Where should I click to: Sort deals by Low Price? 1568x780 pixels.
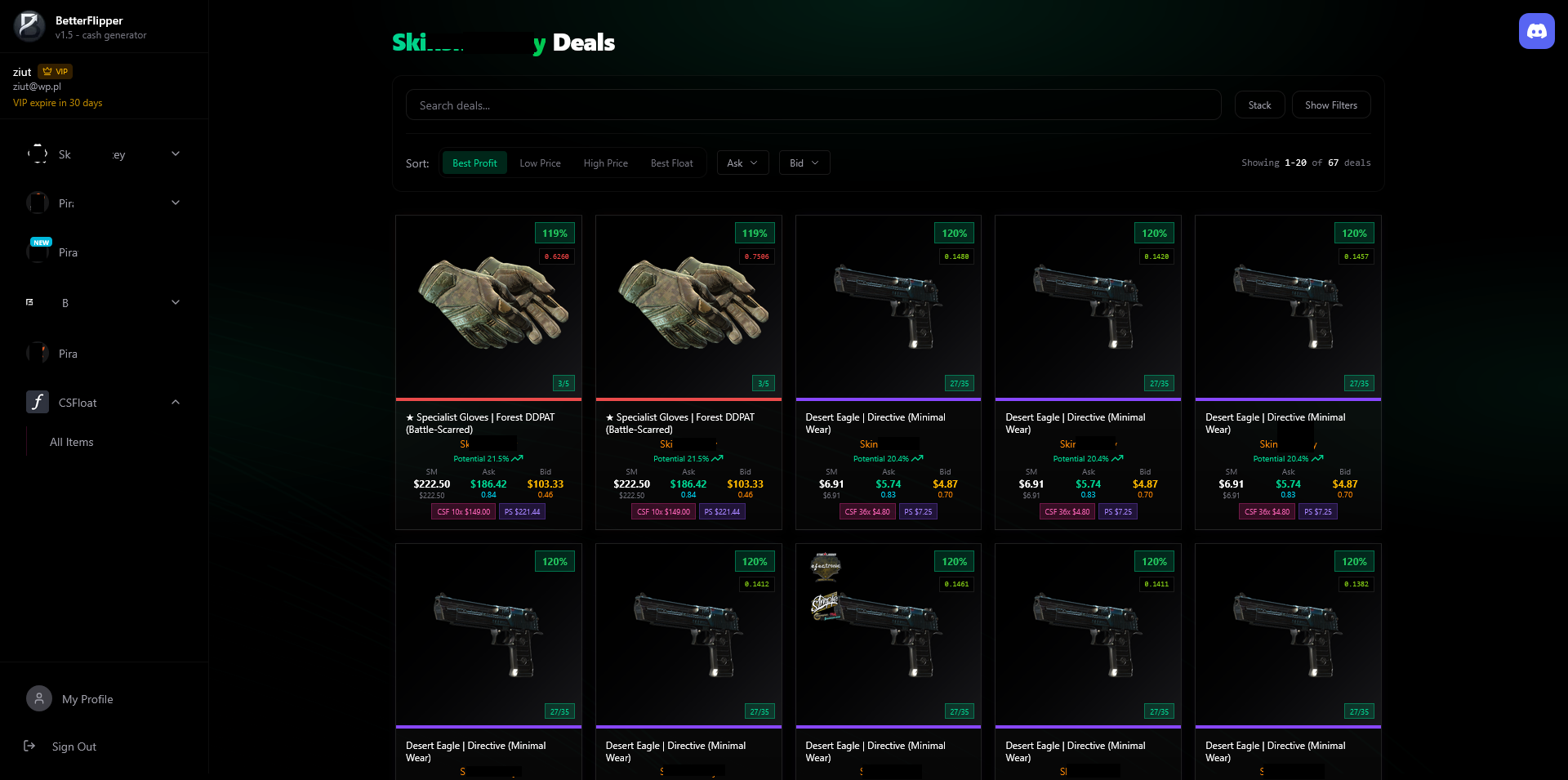tap(540, 163)
